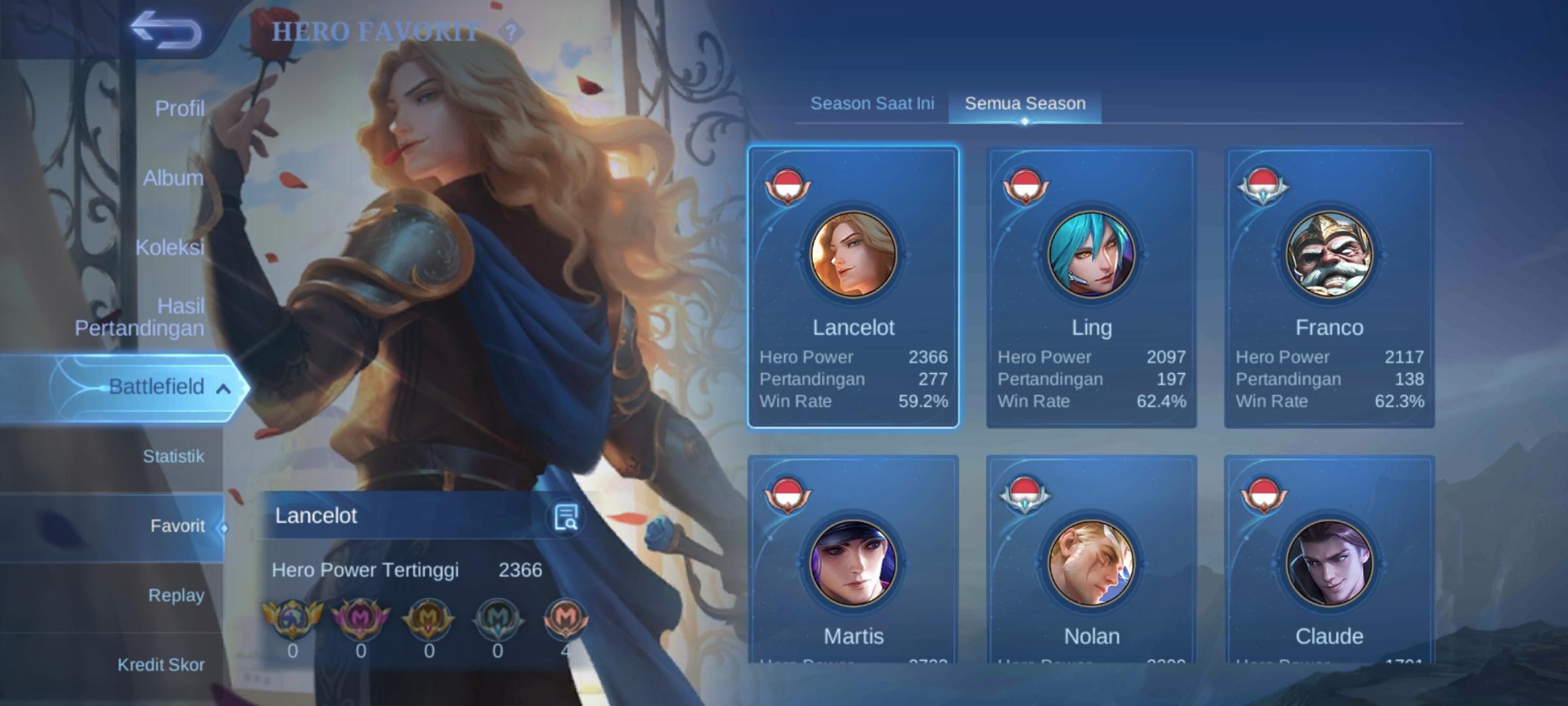Open the Replay submenu
The image size is (1568, 706).
(x=176, y=596)
